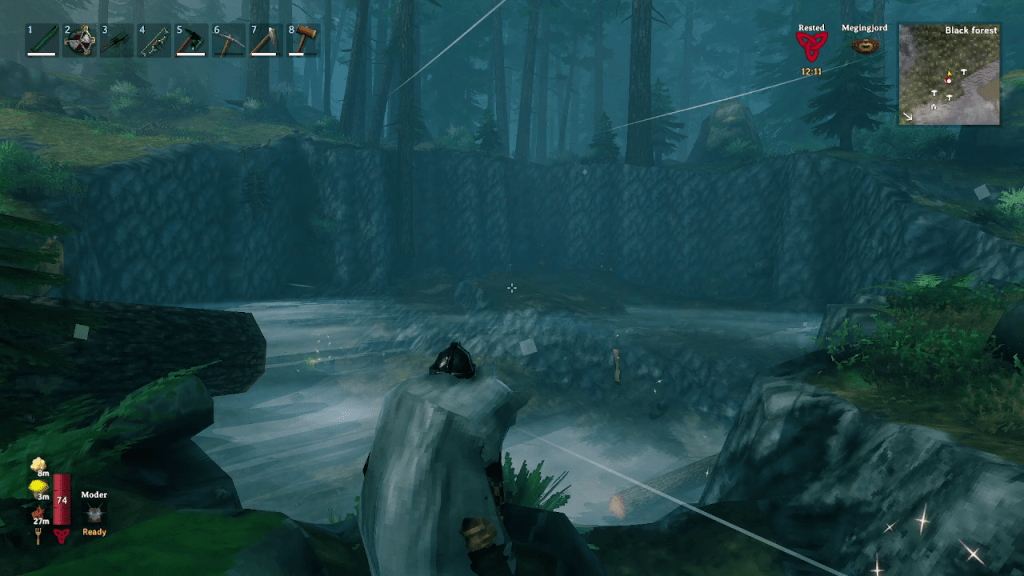
Task: Select the green sword in hotbar slot 1
Action: [x=41, y=41]
